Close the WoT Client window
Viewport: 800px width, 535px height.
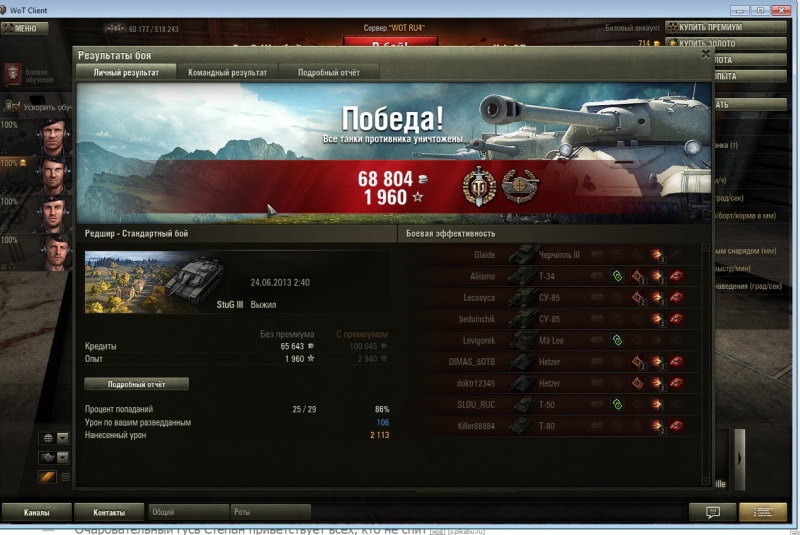click(776, 9)
